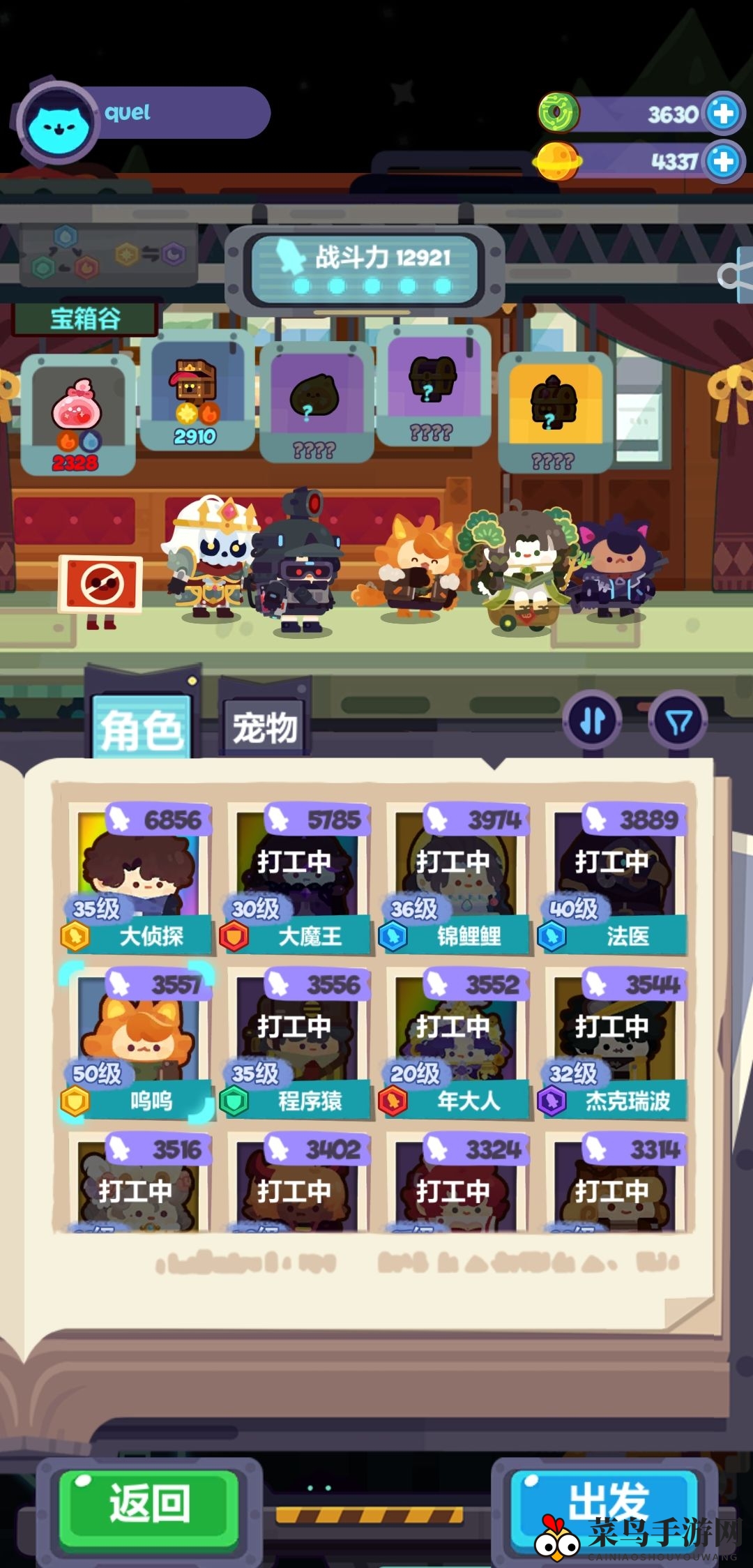Add more green donut currency
This screenshot has width=753, height=1568.
click(x=723, y=113)
